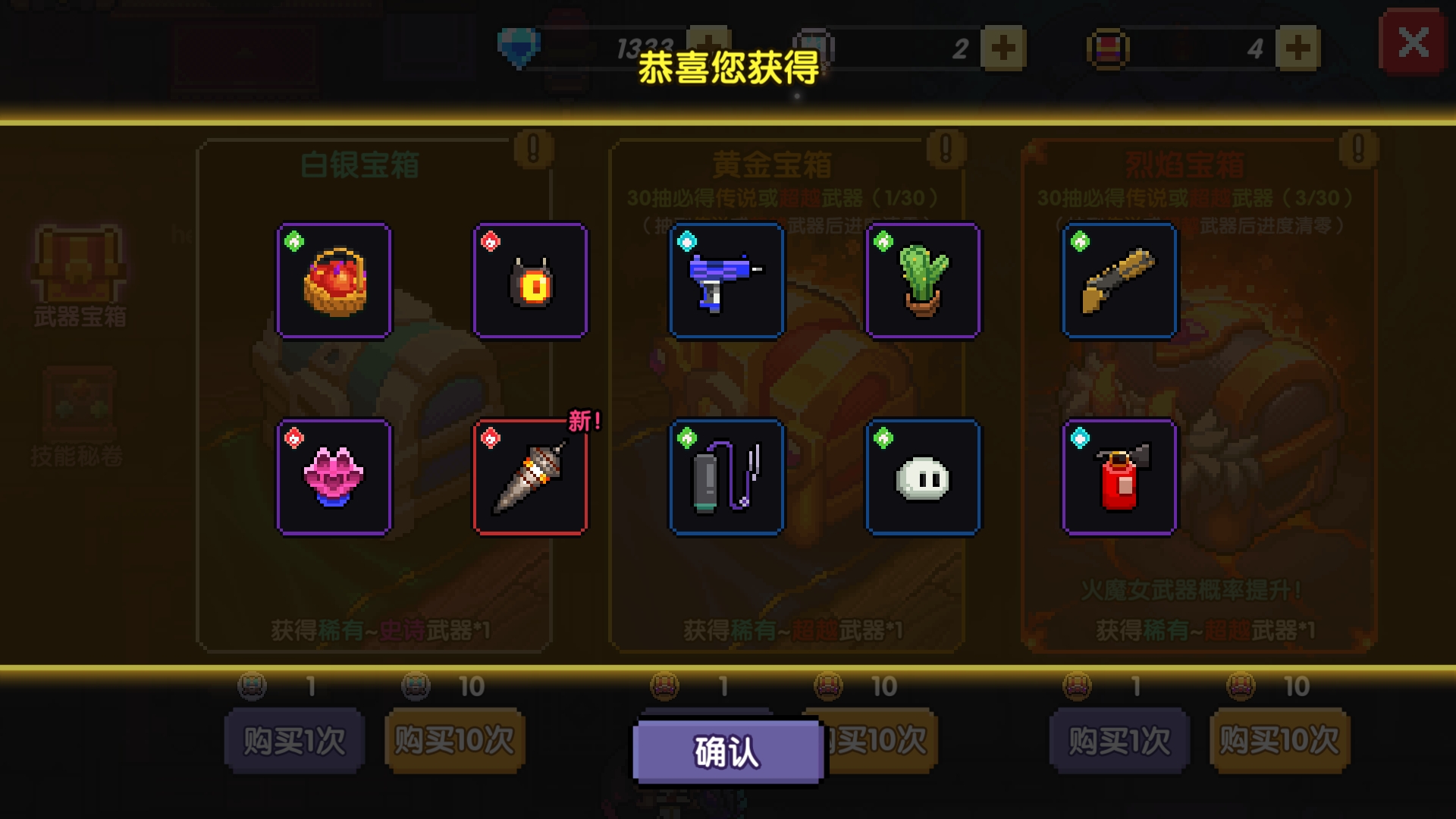1456x819 pixels.
Task: Select the fire extinguisher weapon icon
Action: 1120,476
